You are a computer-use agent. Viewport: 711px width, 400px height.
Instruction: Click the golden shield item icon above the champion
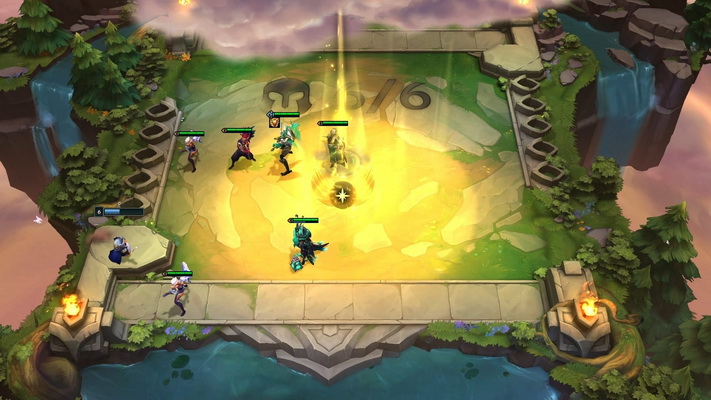point(274,123)
